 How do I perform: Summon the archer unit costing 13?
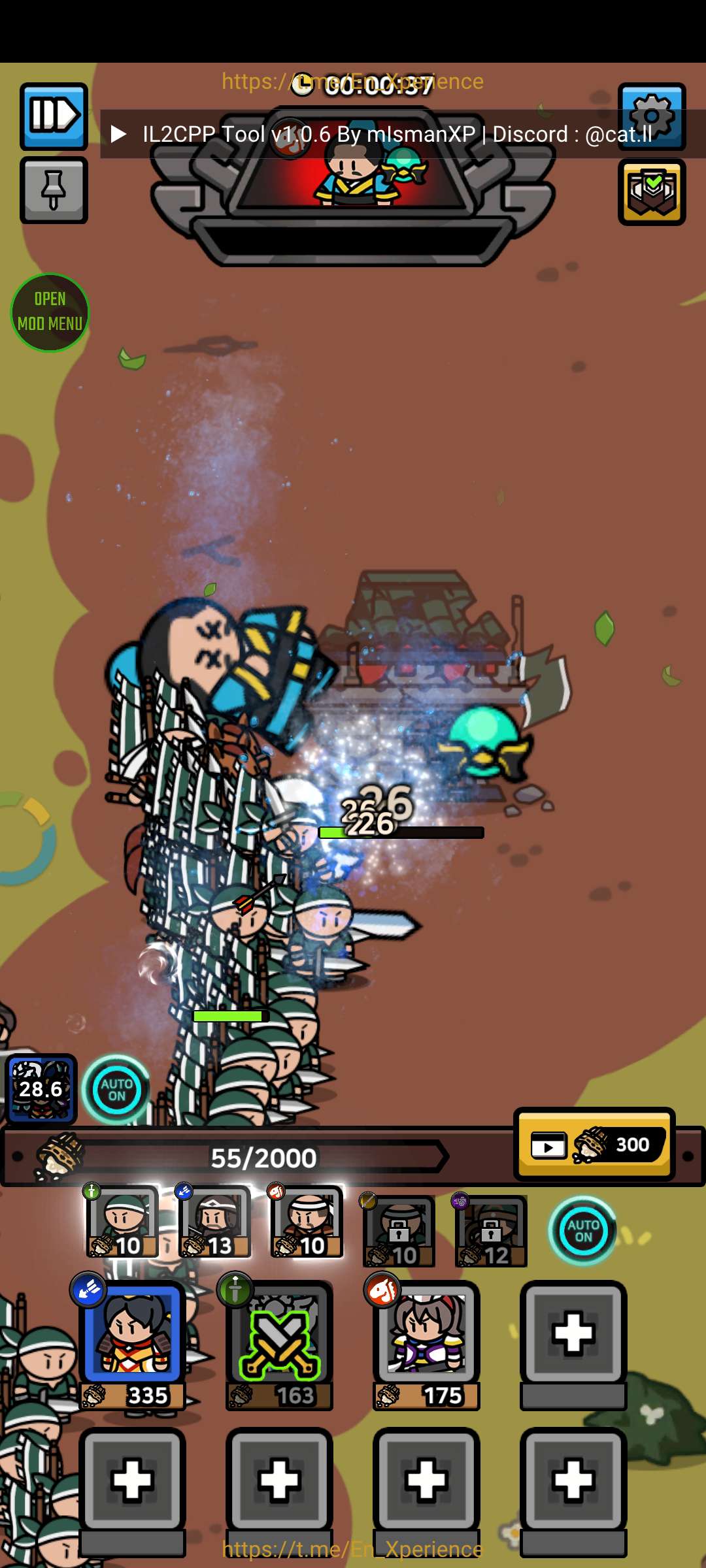point(214,1222)
